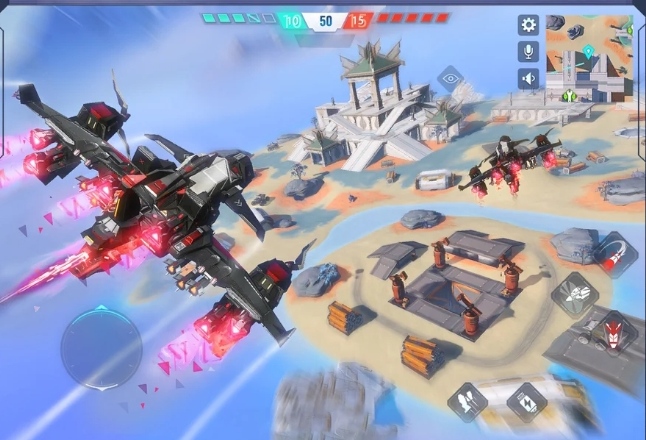Toggle the speaker sound button

point(528,78)
